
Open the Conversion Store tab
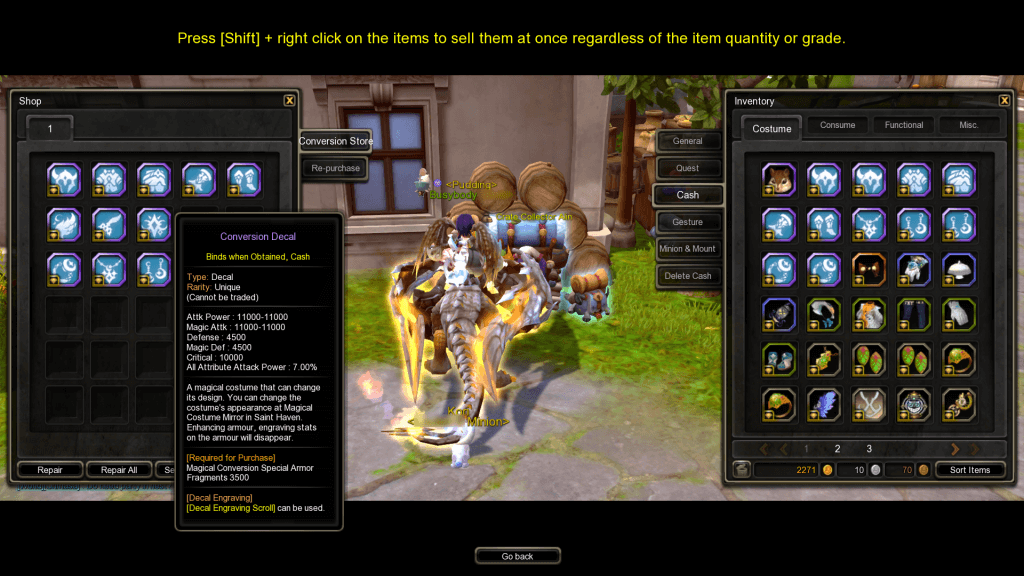pyautogui.click(x=336, y=141)
